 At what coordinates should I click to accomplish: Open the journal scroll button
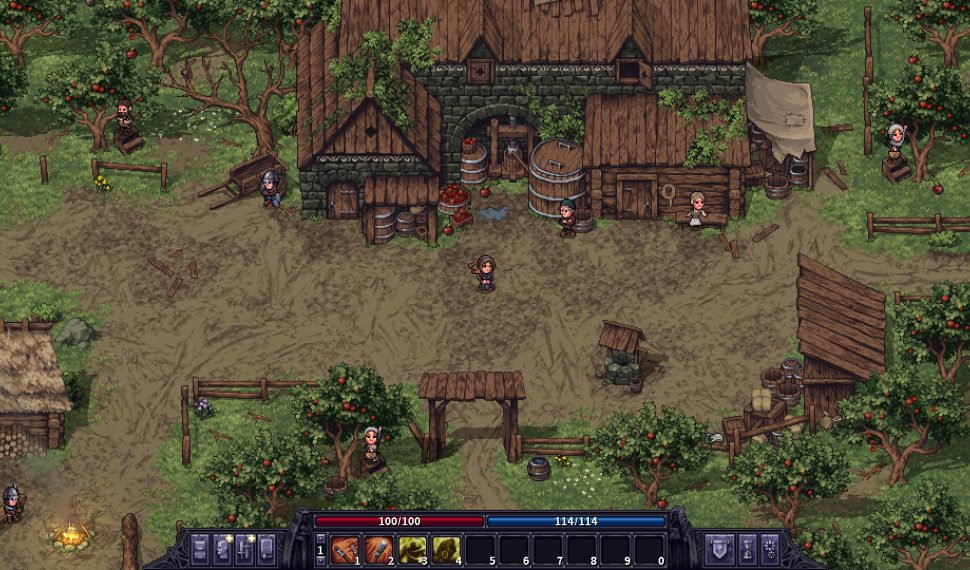click(269, 549)
